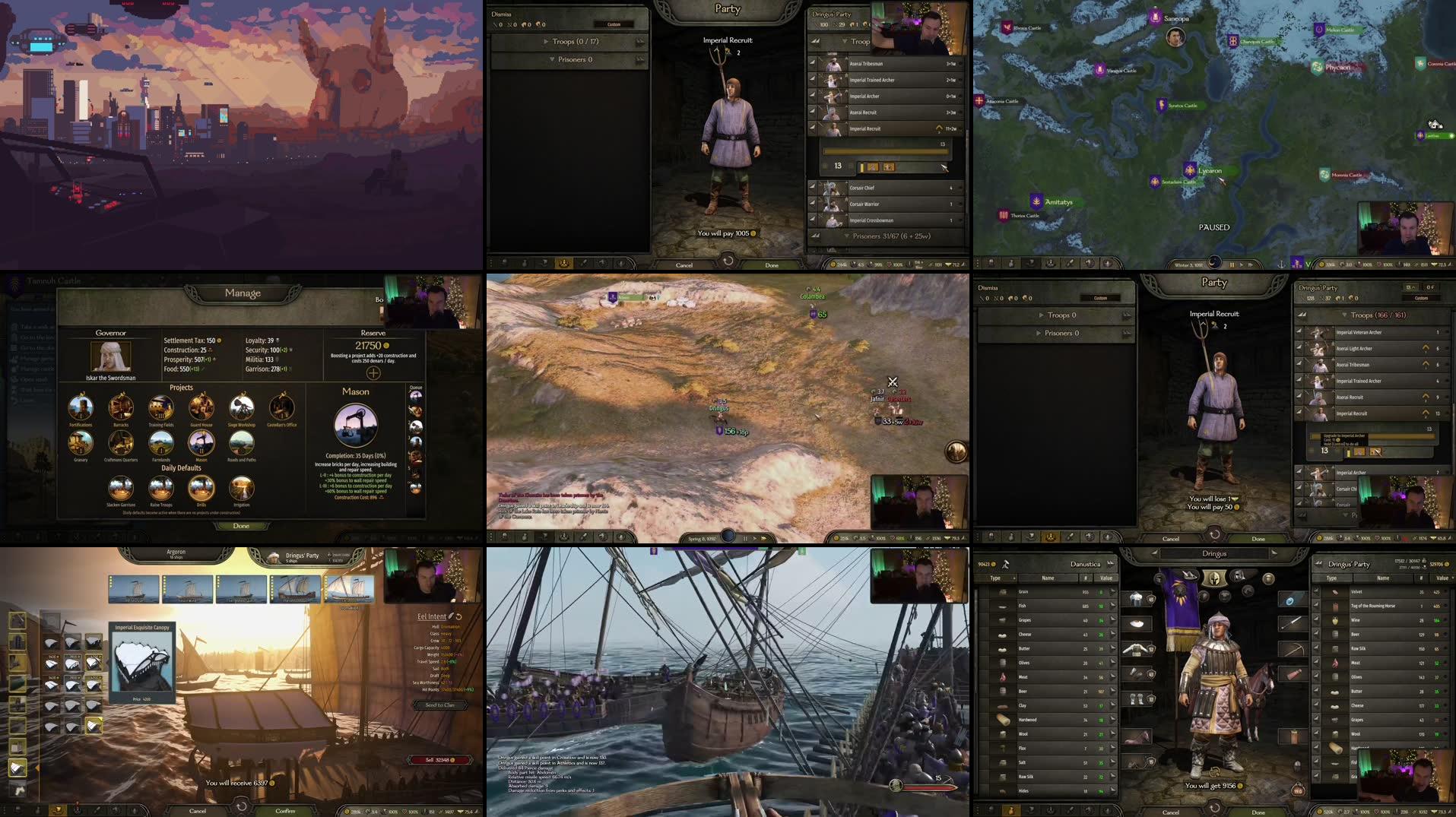The height and width of the screenshot is (817, 1456).
Task: Select the Fortifications project icon
Action: [82, 408]
